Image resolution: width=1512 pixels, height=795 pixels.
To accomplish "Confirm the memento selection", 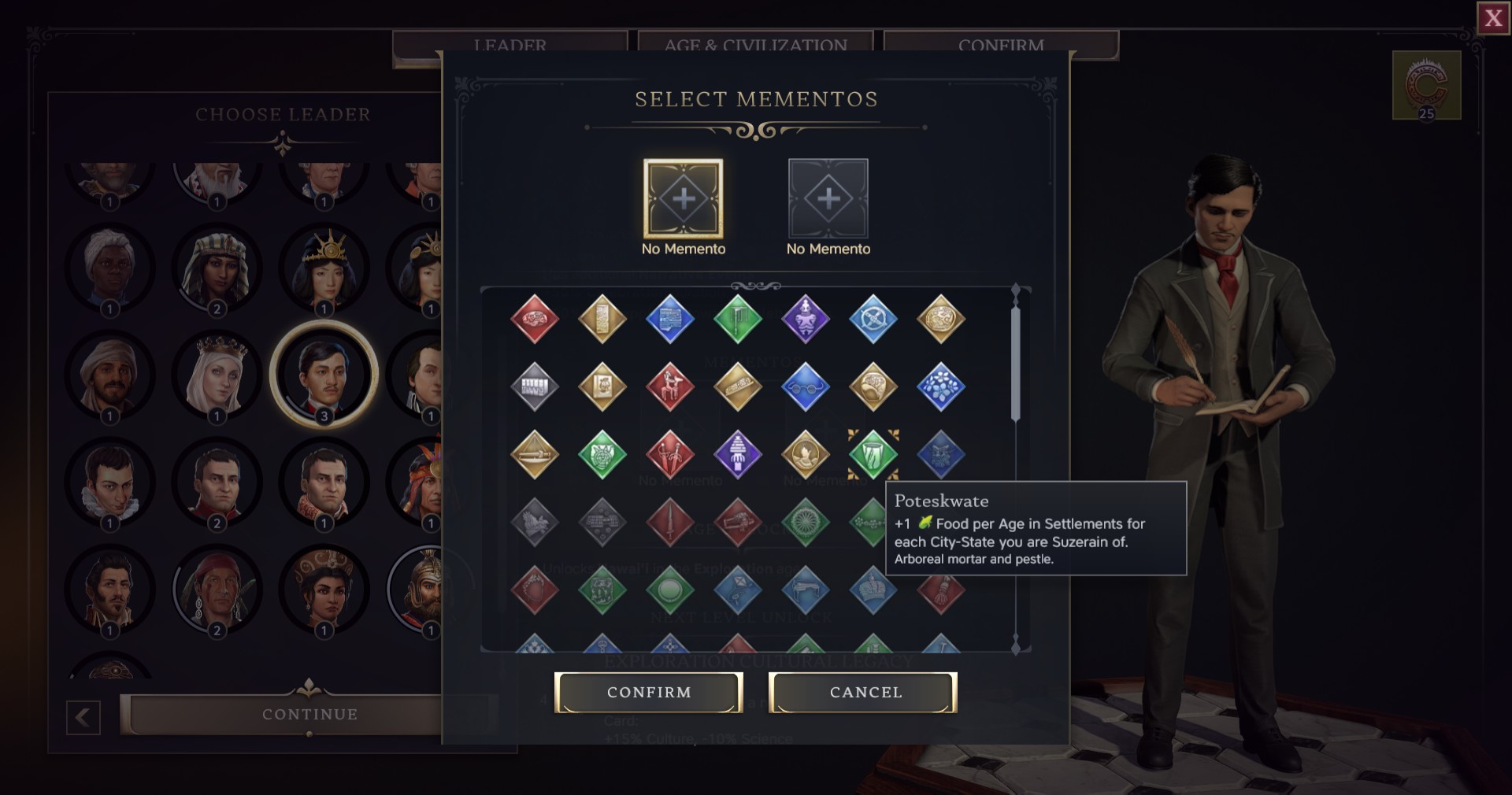I will tap(648, 693).
